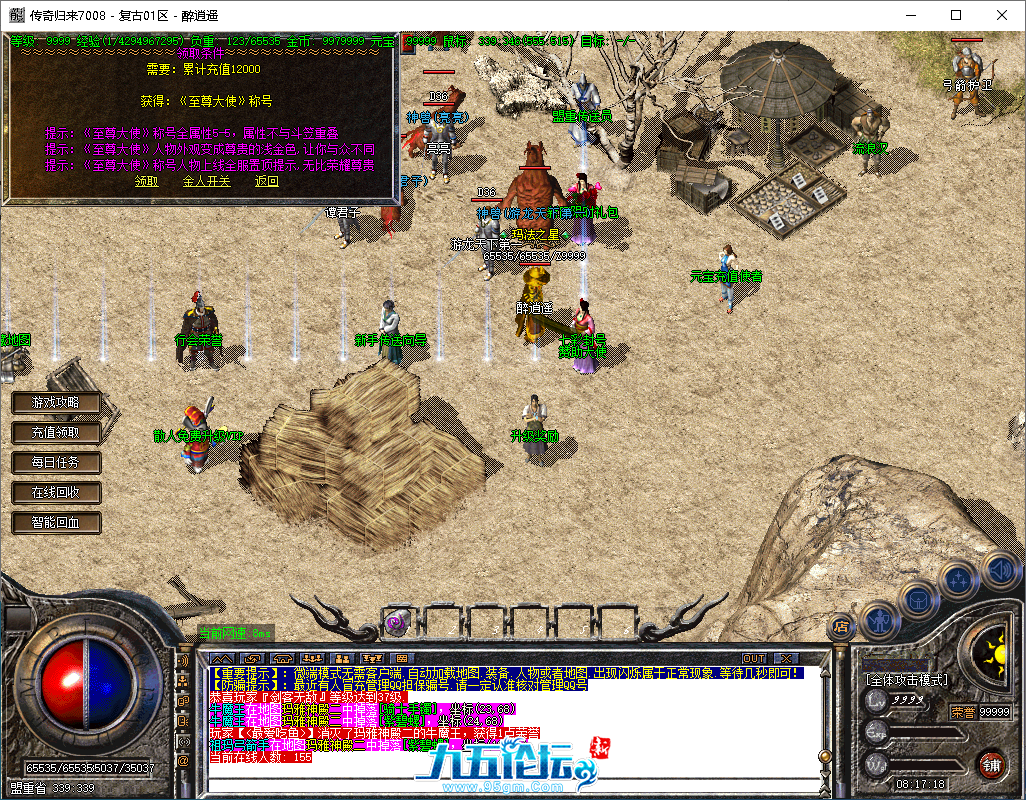Open the 店 shop icon

842,626
